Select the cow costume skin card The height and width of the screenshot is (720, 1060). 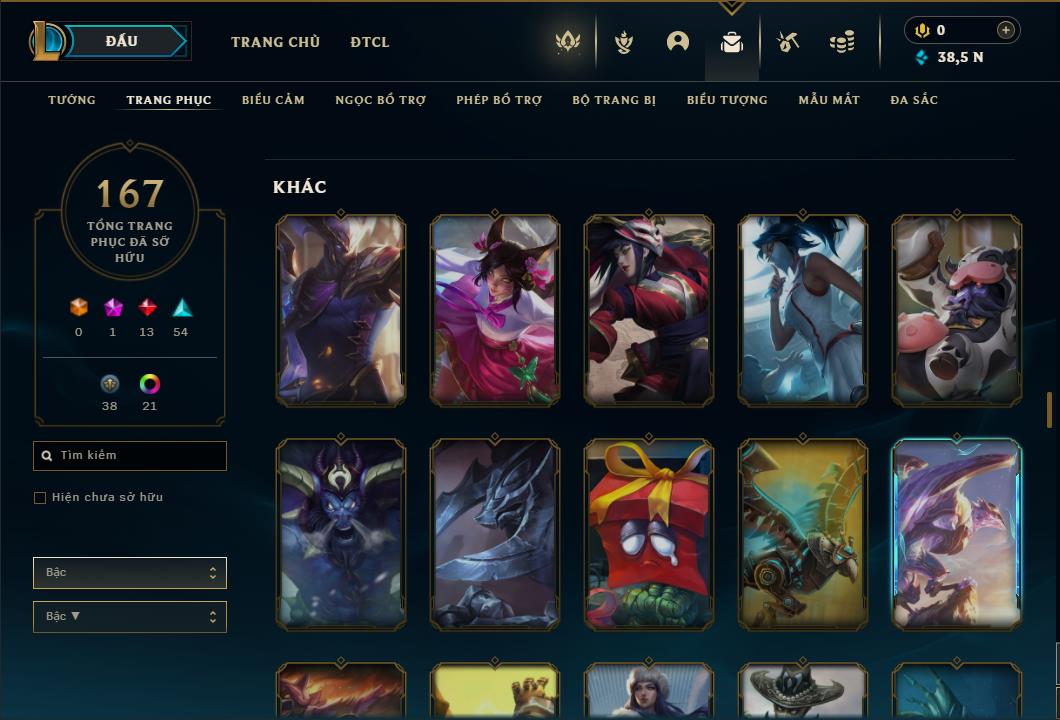click(957, 311)
